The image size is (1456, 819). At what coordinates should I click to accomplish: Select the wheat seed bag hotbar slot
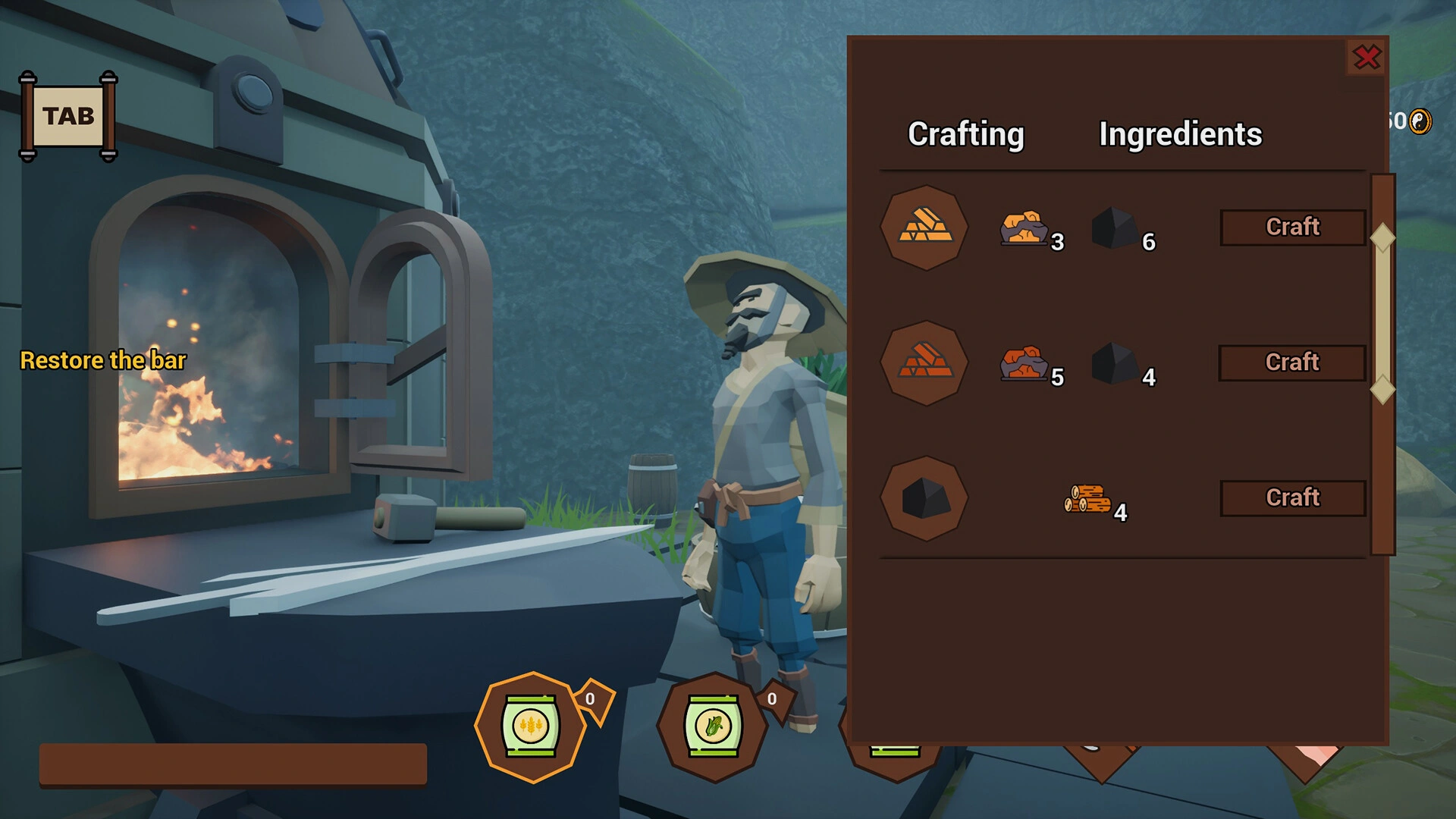click(531, 726)
